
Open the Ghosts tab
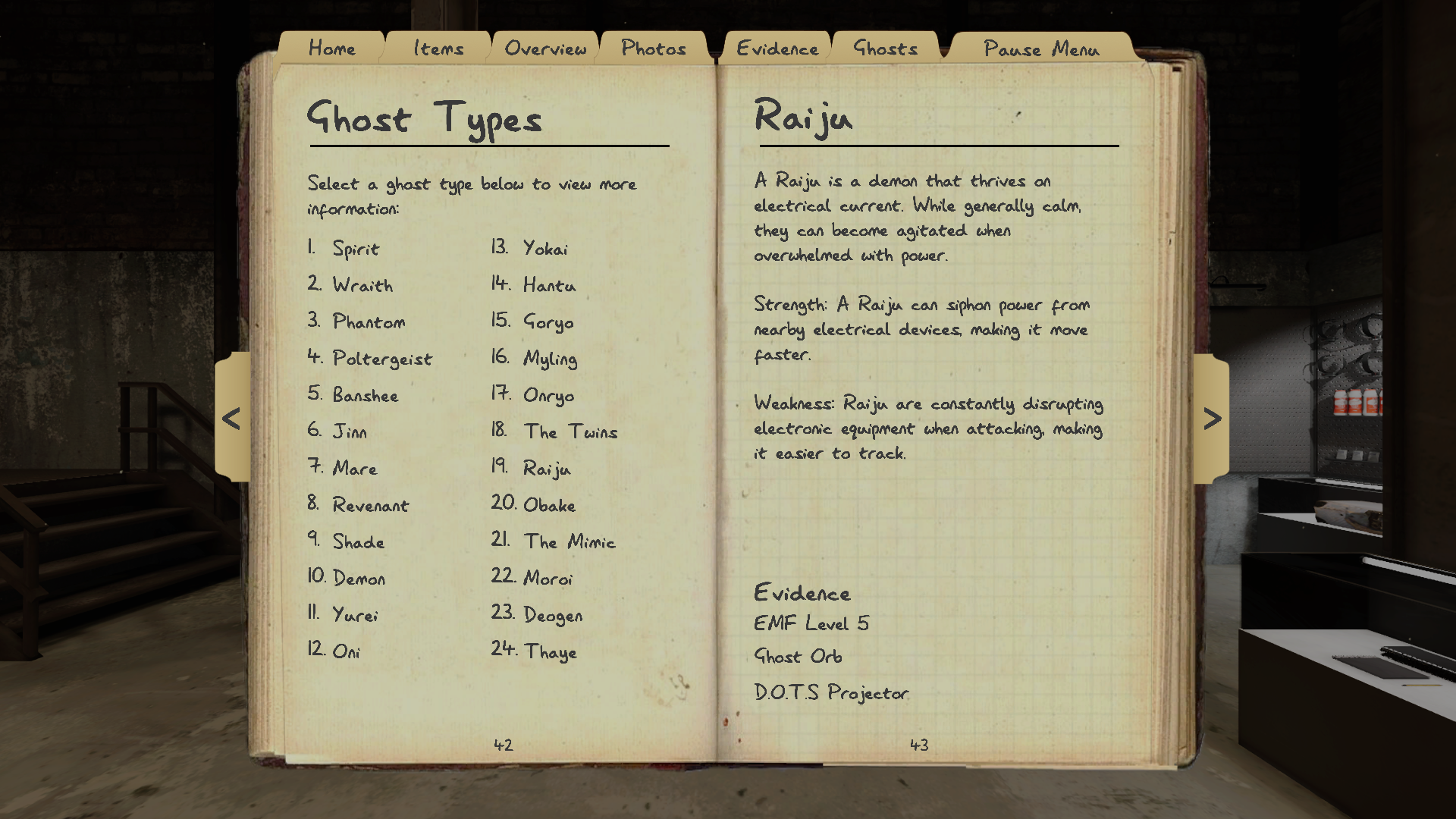point(886,48)
